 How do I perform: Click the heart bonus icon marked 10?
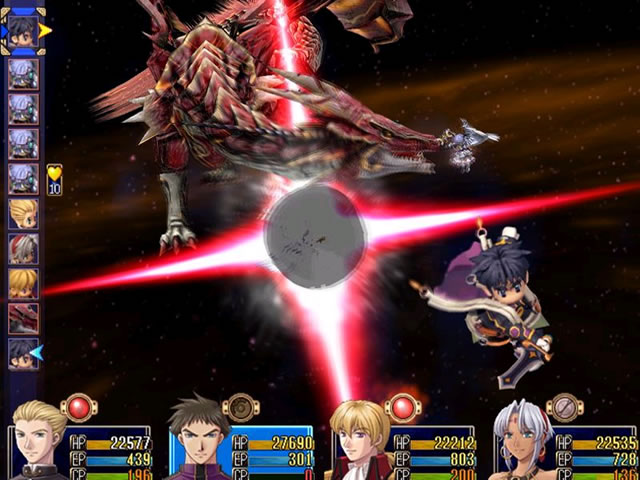coord(54,179)
